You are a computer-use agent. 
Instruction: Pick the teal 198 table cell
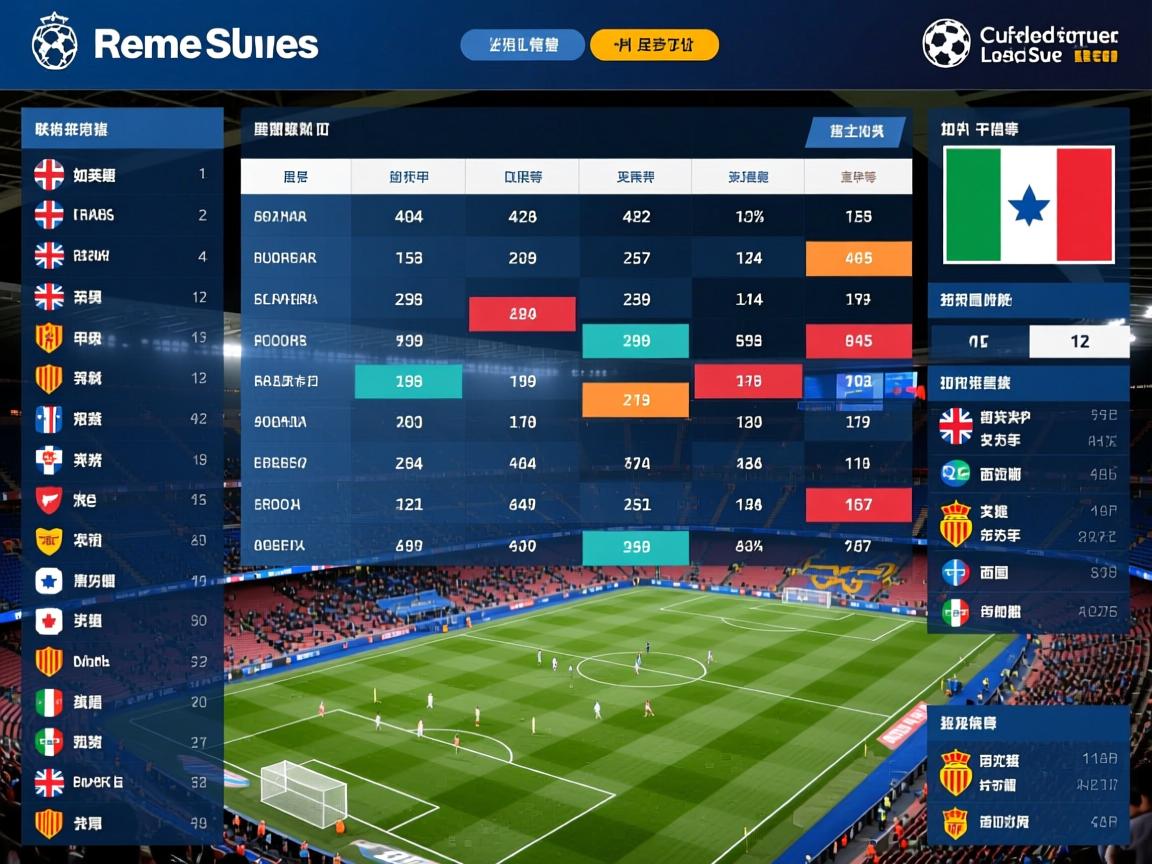click(408, 381)
